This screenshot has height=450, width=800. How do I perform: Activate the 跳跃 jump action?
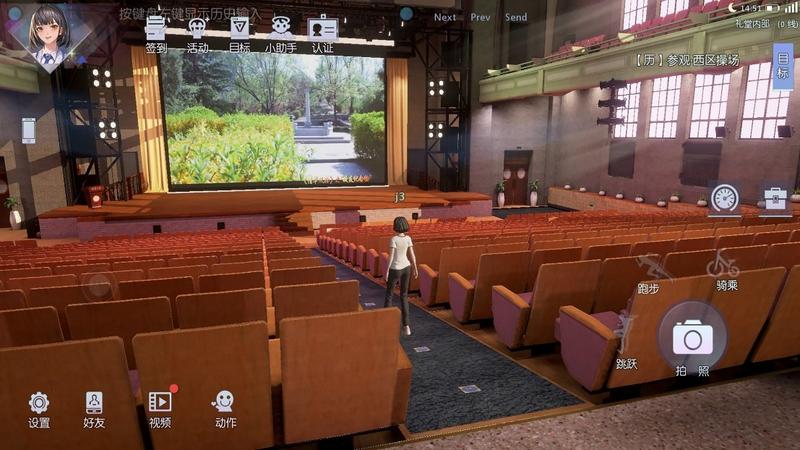[627, 340]
